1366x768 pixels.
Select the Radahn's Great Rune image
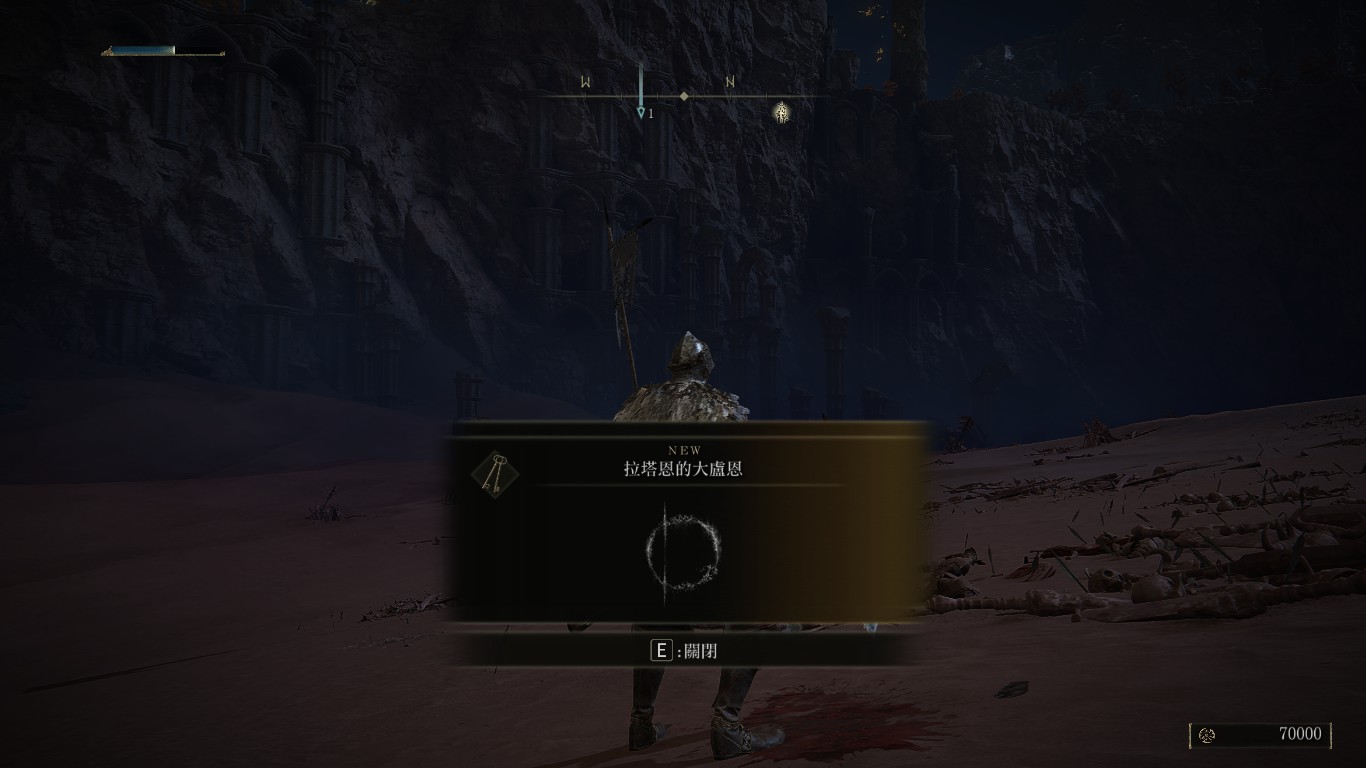(x=683, y=549)
